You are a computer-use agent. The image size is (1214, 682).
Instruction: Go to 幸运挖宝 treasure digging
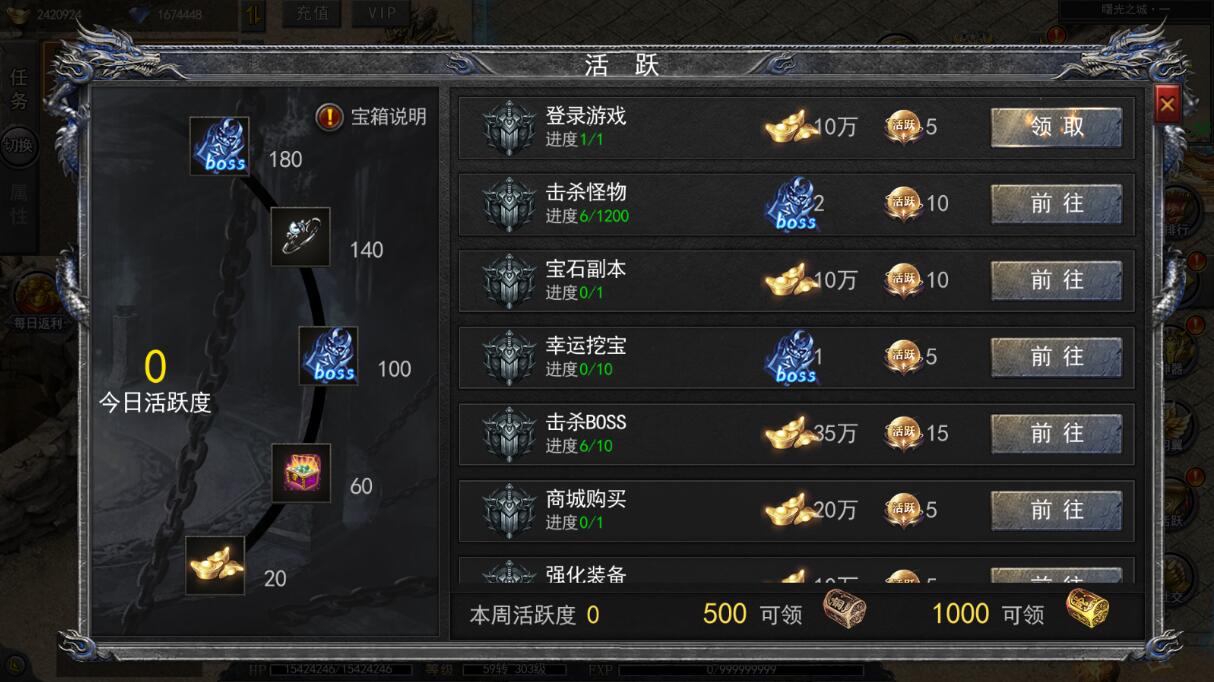pos(1056,357)
